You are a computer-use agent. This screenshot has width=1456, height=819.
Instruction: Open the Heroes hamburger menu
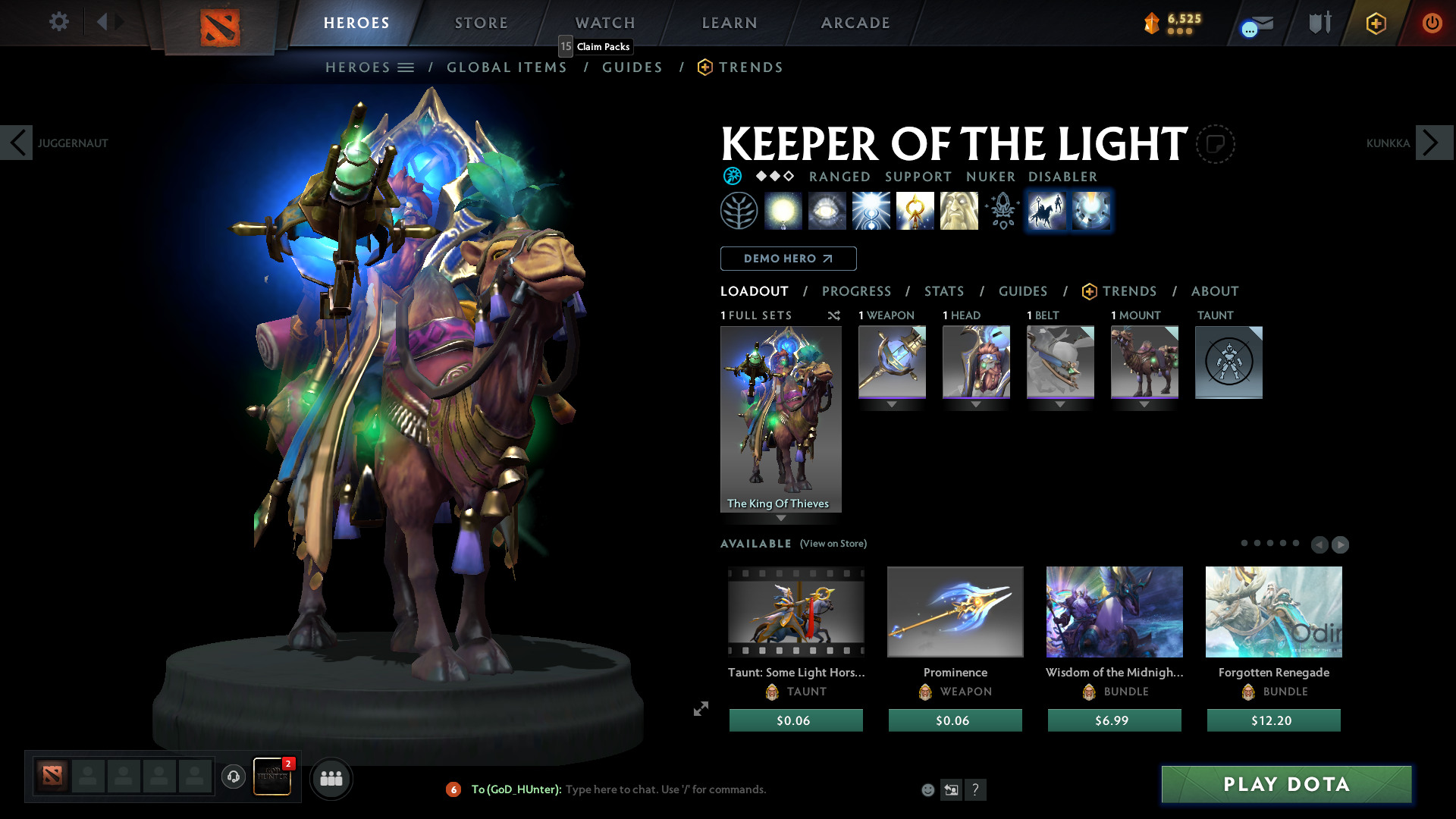pos(407,67)
